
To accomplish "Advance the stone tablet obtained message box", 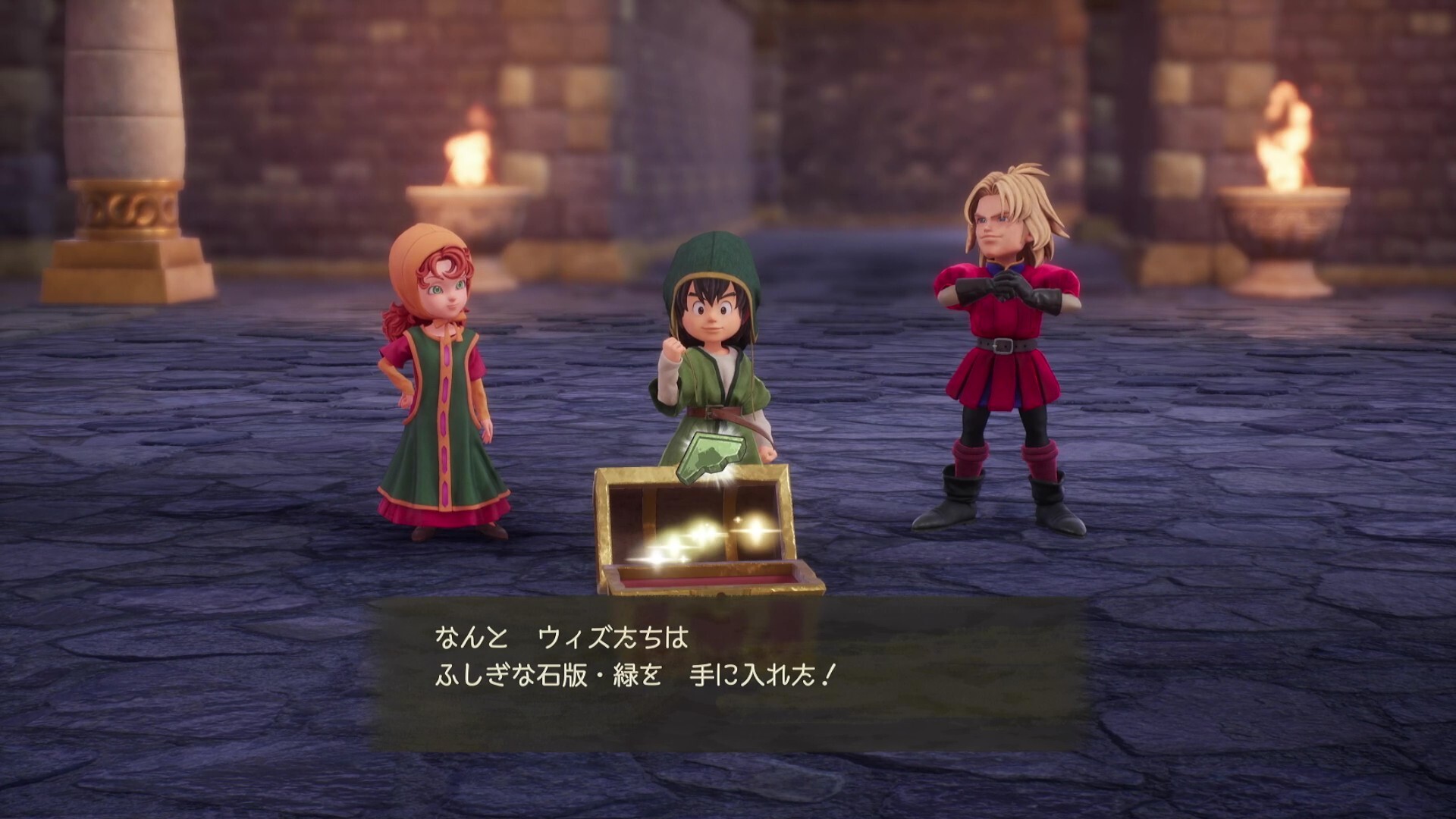I will (x=726, y=673).
